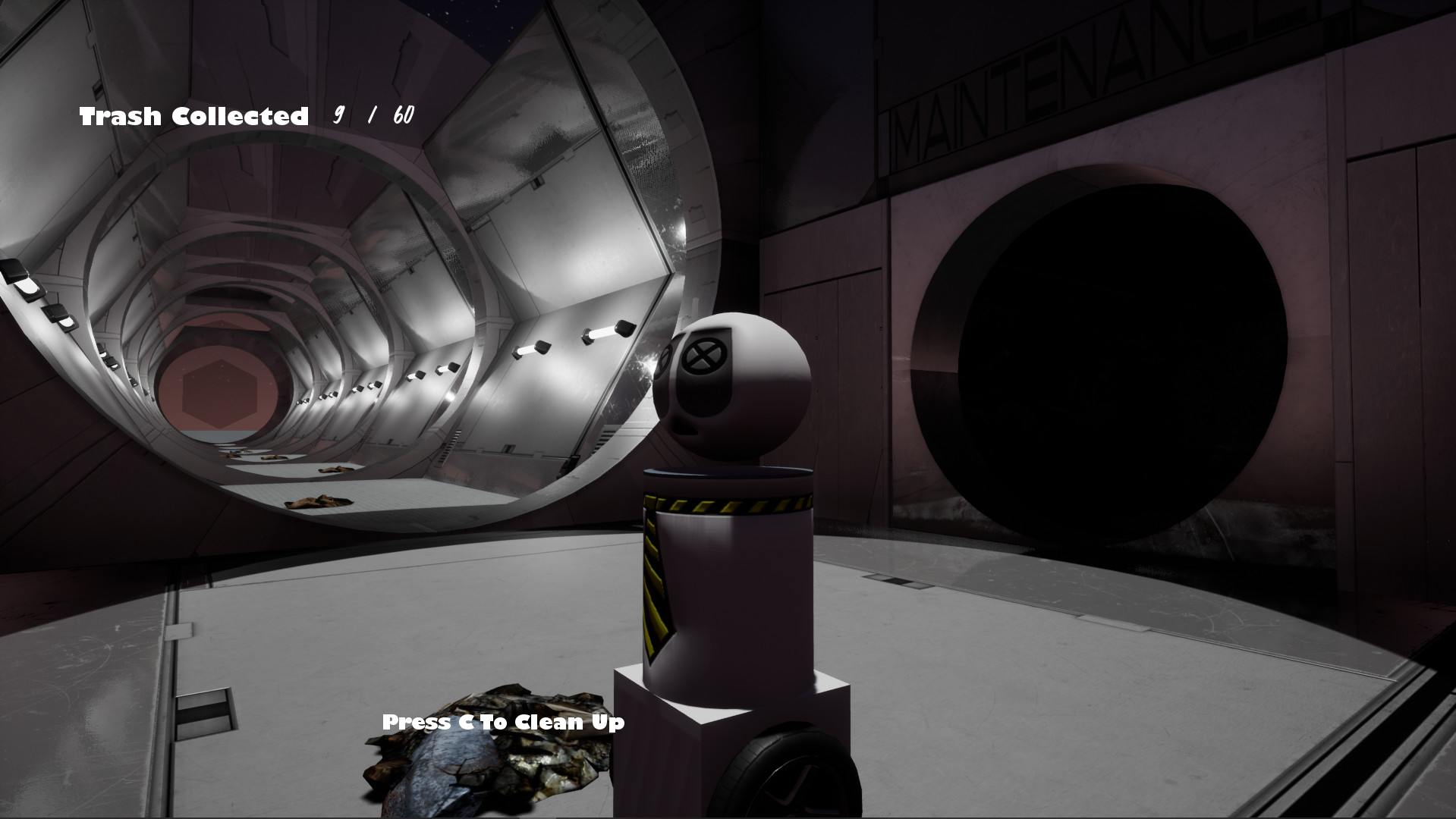Click the 9 / 60 trash counter
Viewport: 1456px width, 819px height.
372,115
